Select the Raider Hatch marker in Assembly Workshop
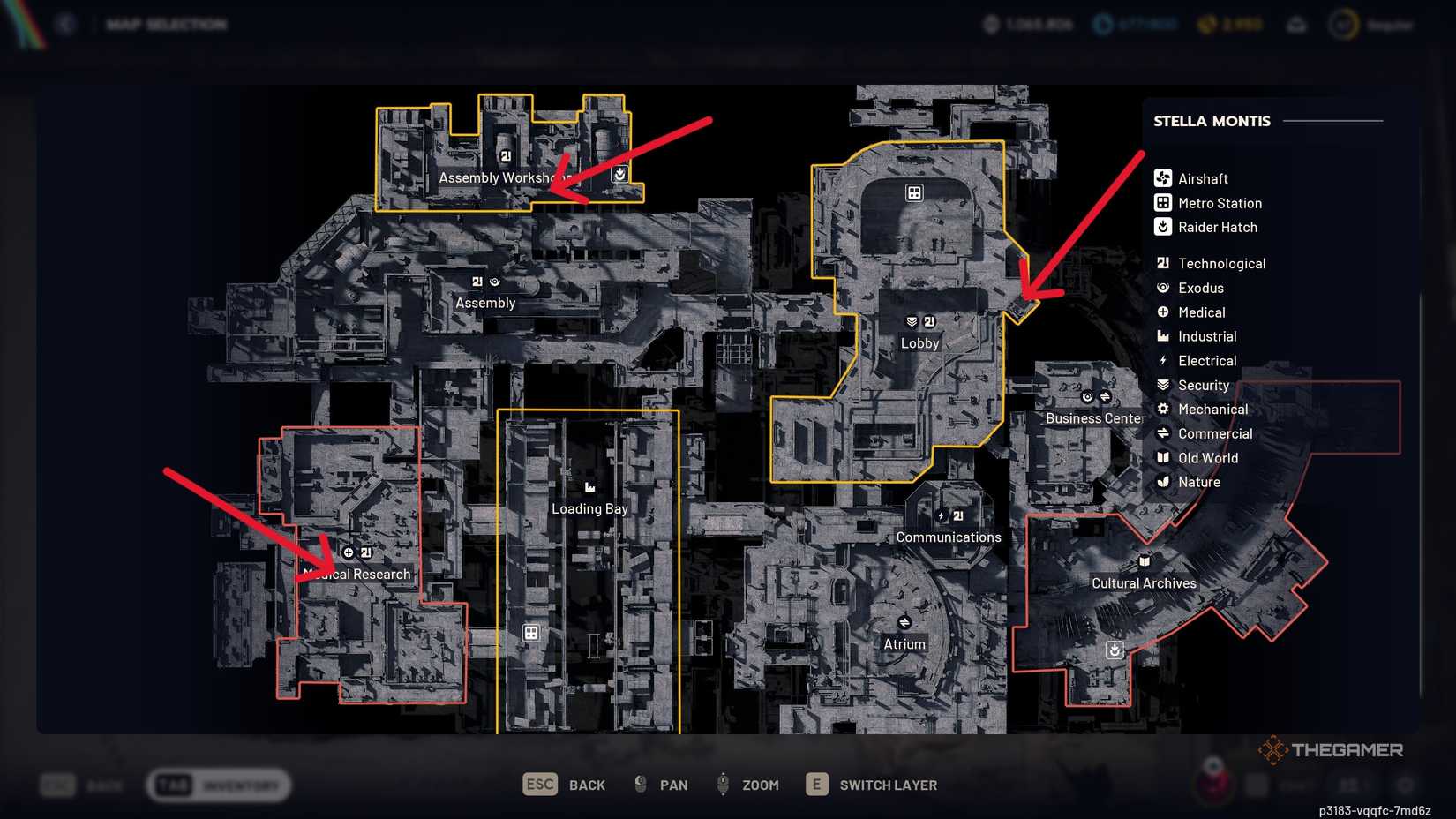The width and height of the screenshot is (1456, 819). click(620, 175)
